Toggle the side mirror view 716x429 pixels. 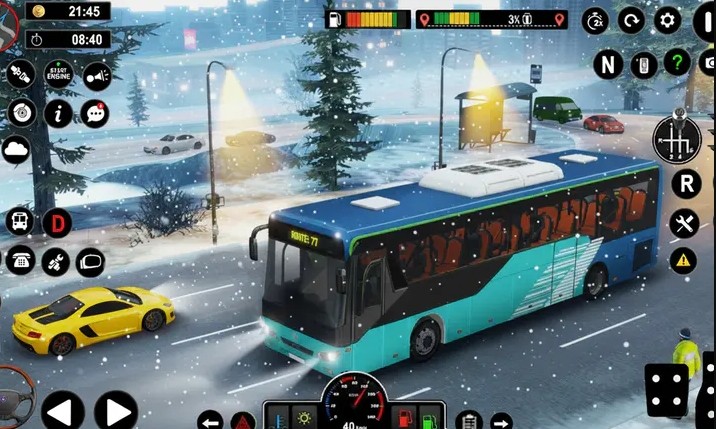click(x=90, y=262)
